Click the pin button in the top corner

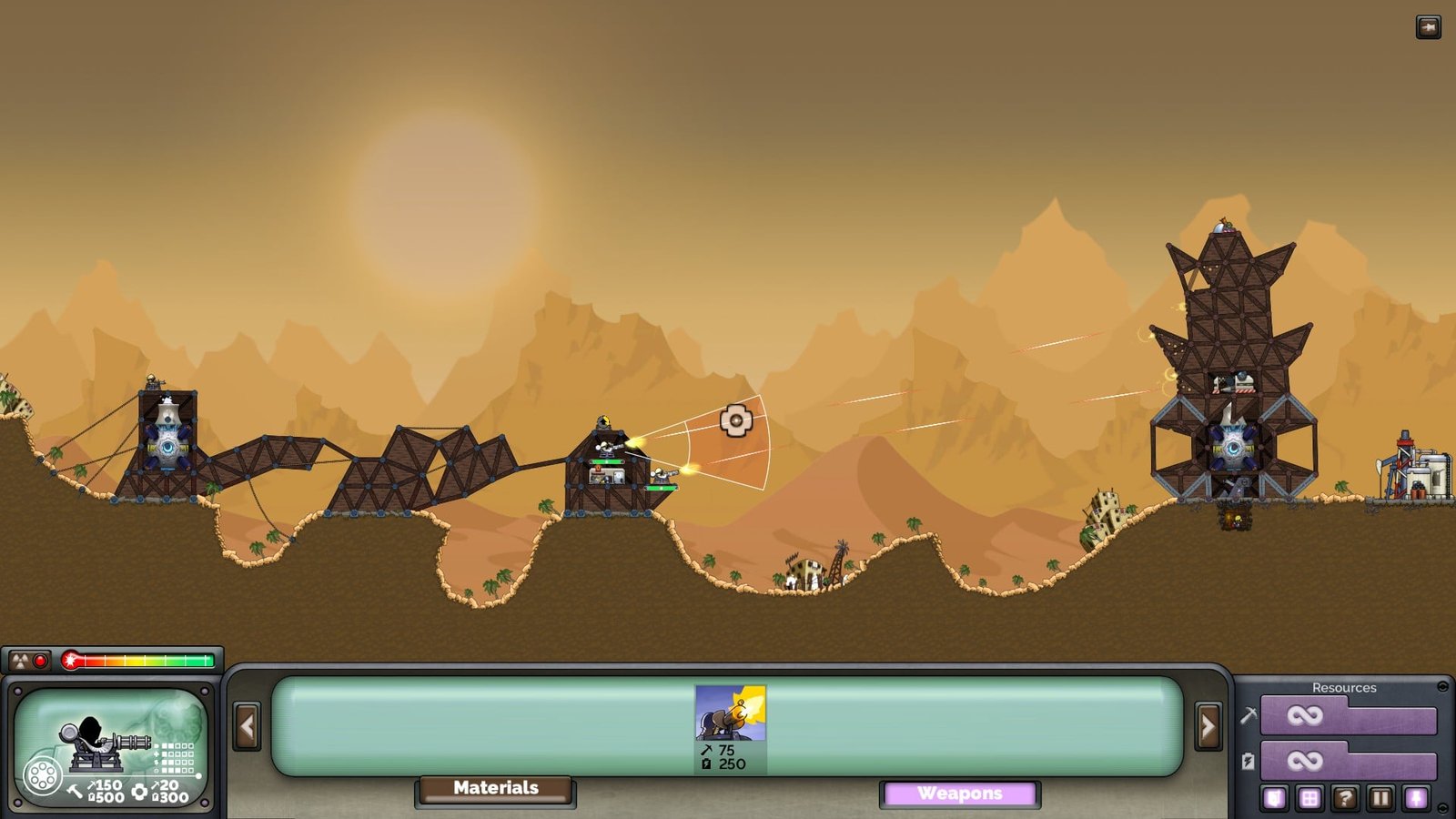(x=1428, y=27)
